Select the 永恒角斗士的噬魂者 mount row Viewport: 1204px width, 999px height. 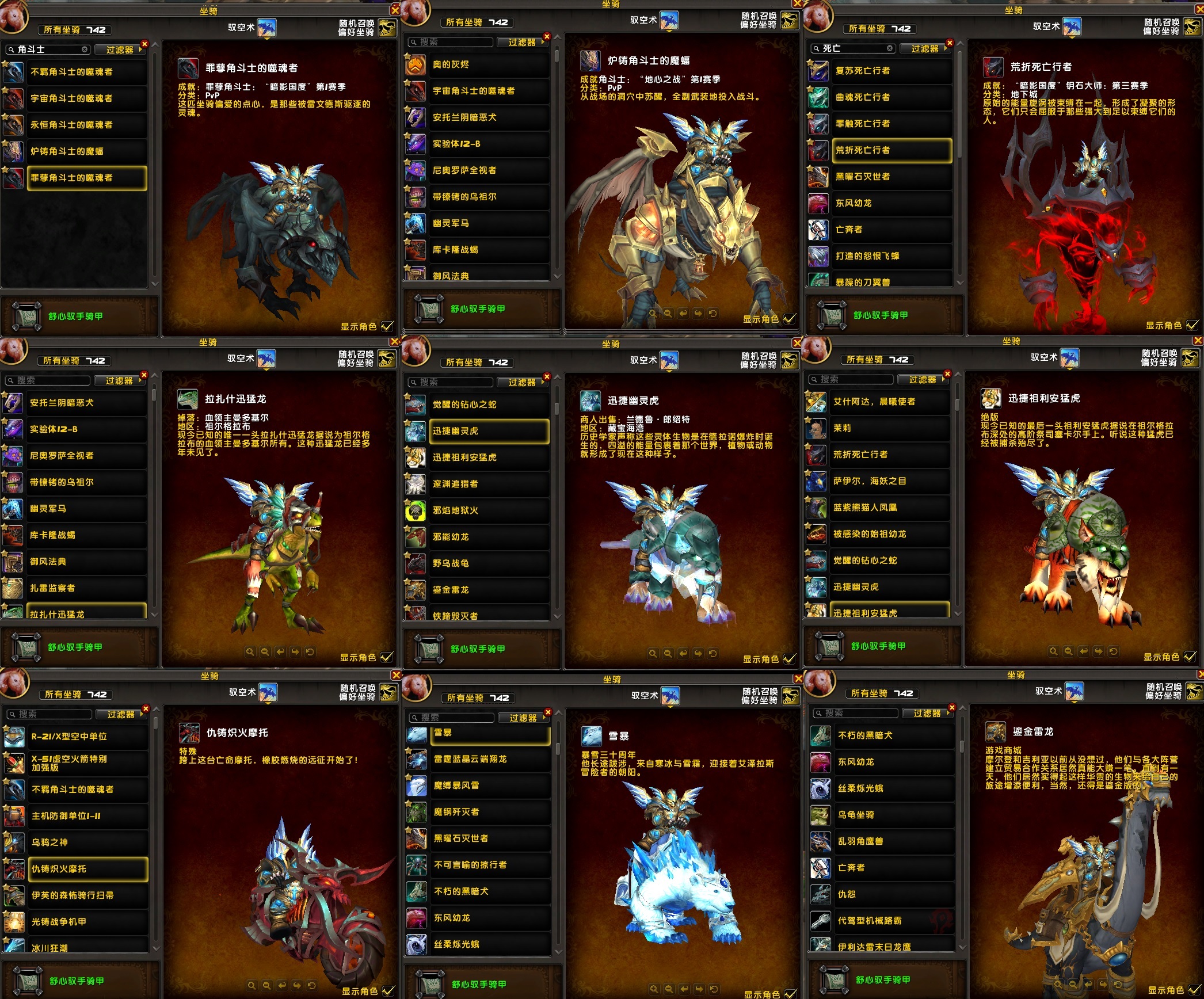(86, 125)
